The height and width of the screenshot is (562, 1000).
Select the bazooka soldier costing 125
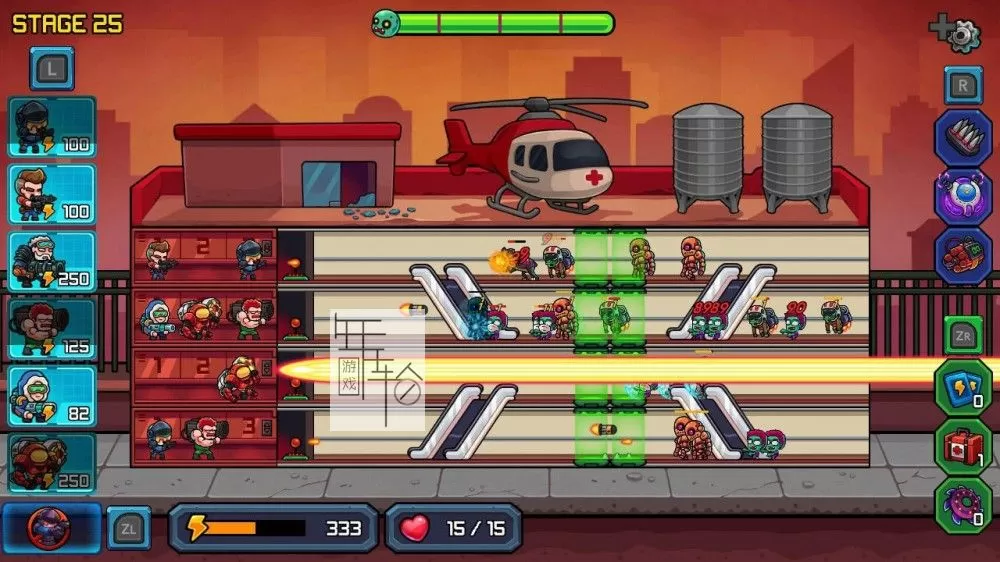[52, 328]
